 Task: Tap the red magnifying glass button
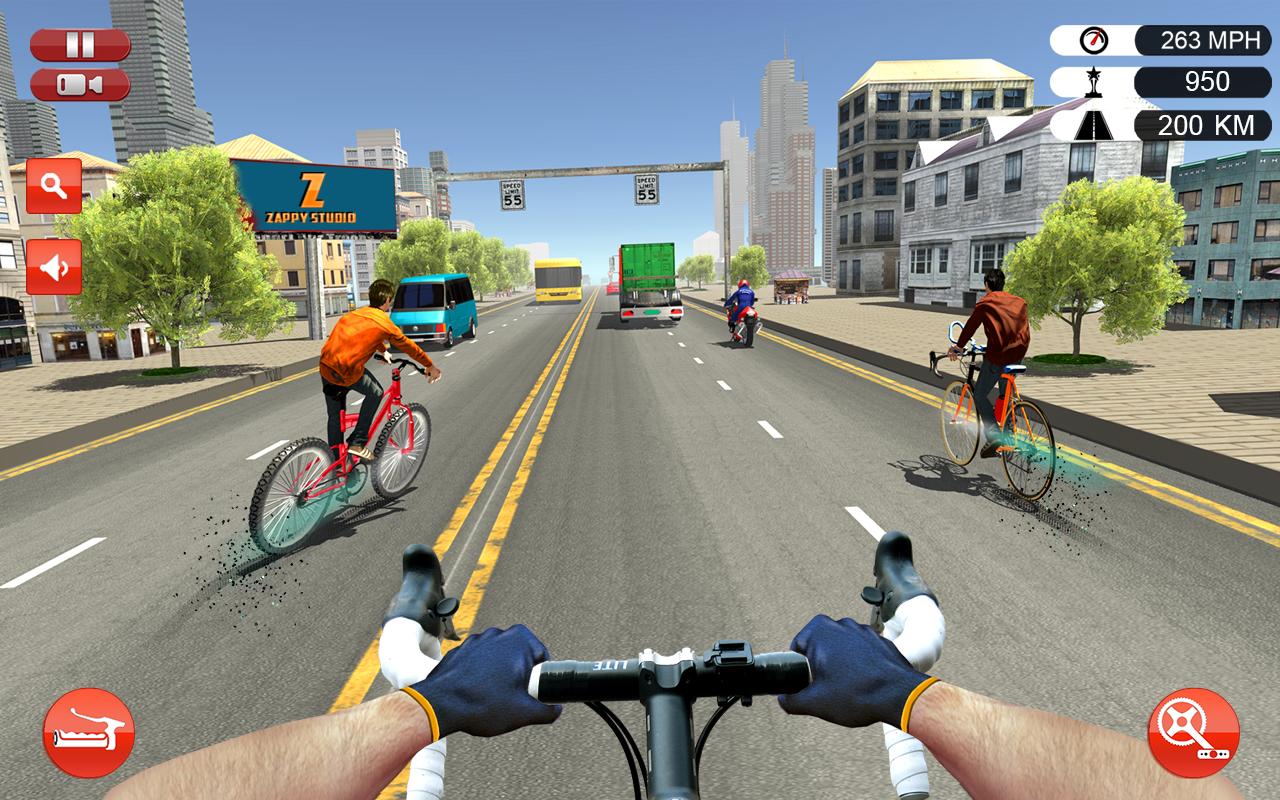tap(54, 186)
